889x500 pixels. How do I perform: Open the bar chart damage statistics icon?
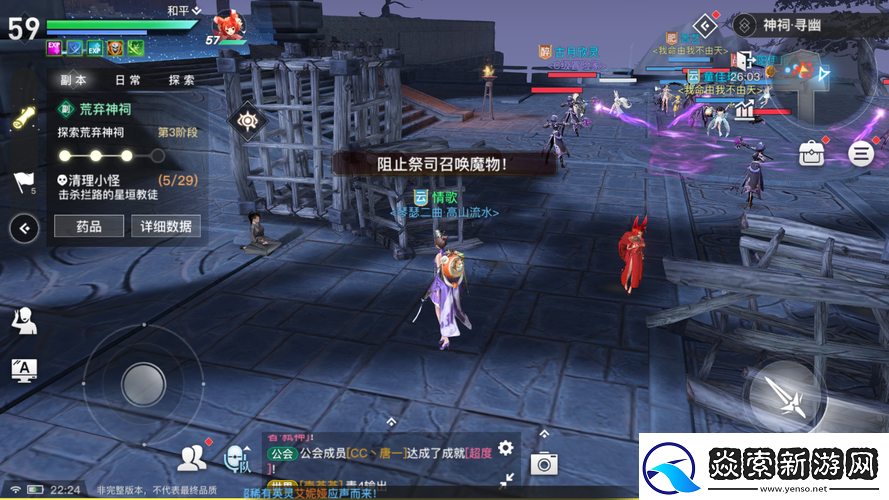pyautogui.click(x=743, y=110)
